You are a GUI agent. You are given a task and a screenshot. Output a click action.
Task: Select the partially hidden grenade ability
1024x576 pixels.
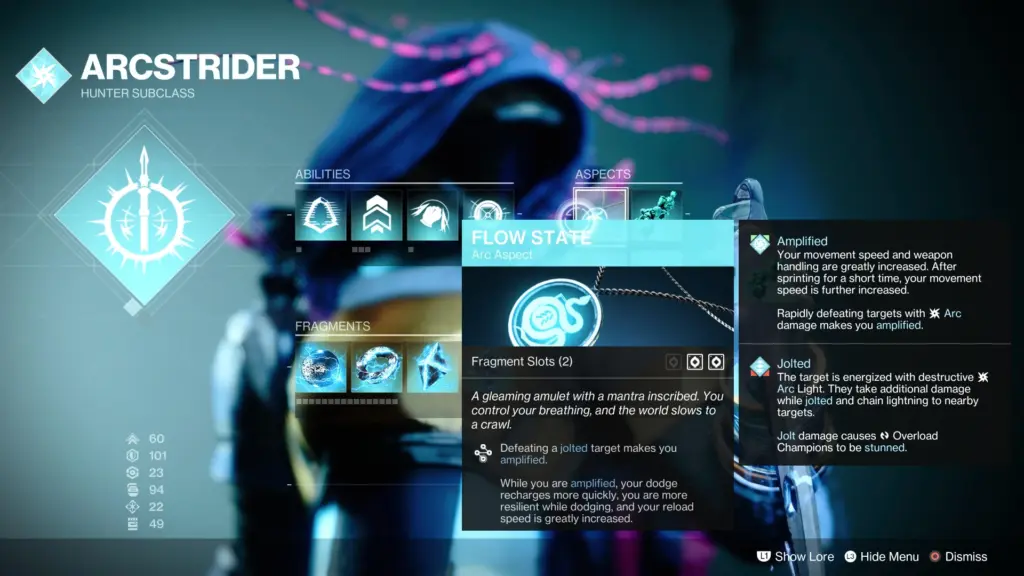[486, 209]
